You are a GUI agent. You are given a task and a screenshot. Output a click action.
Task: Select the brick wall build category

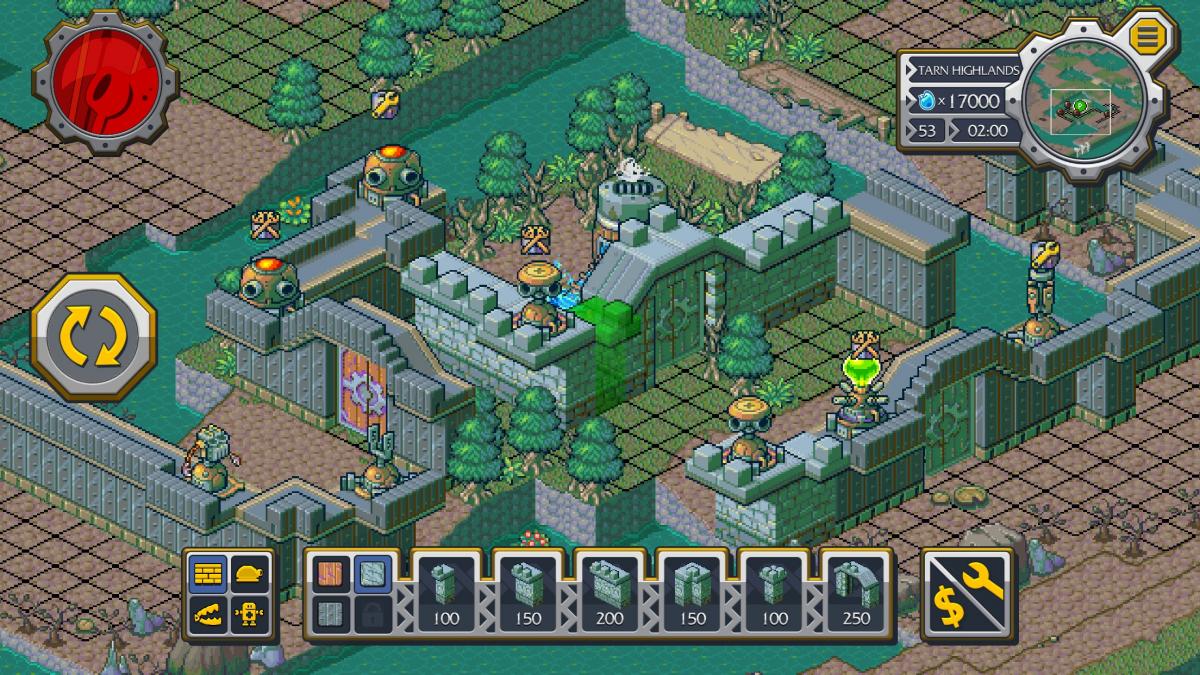click(x=210, y=574)
